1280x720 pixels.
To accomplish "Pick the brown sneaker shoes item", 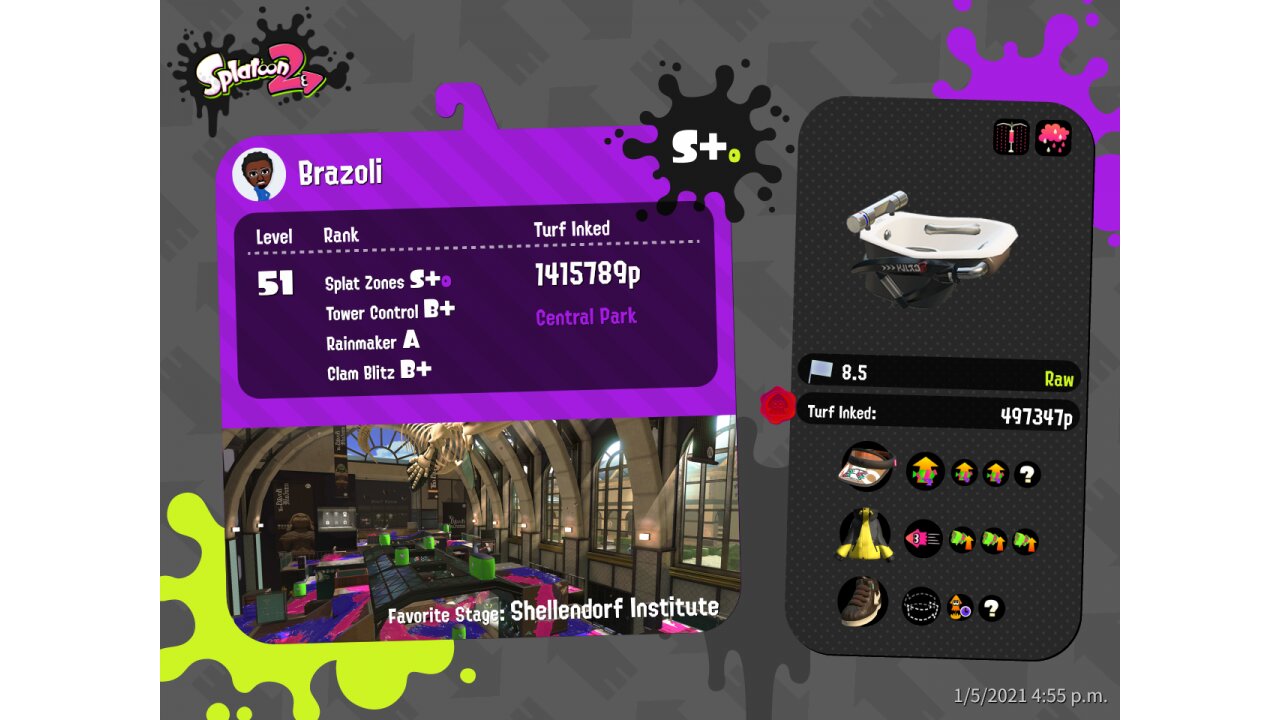I will click(862, 601).
